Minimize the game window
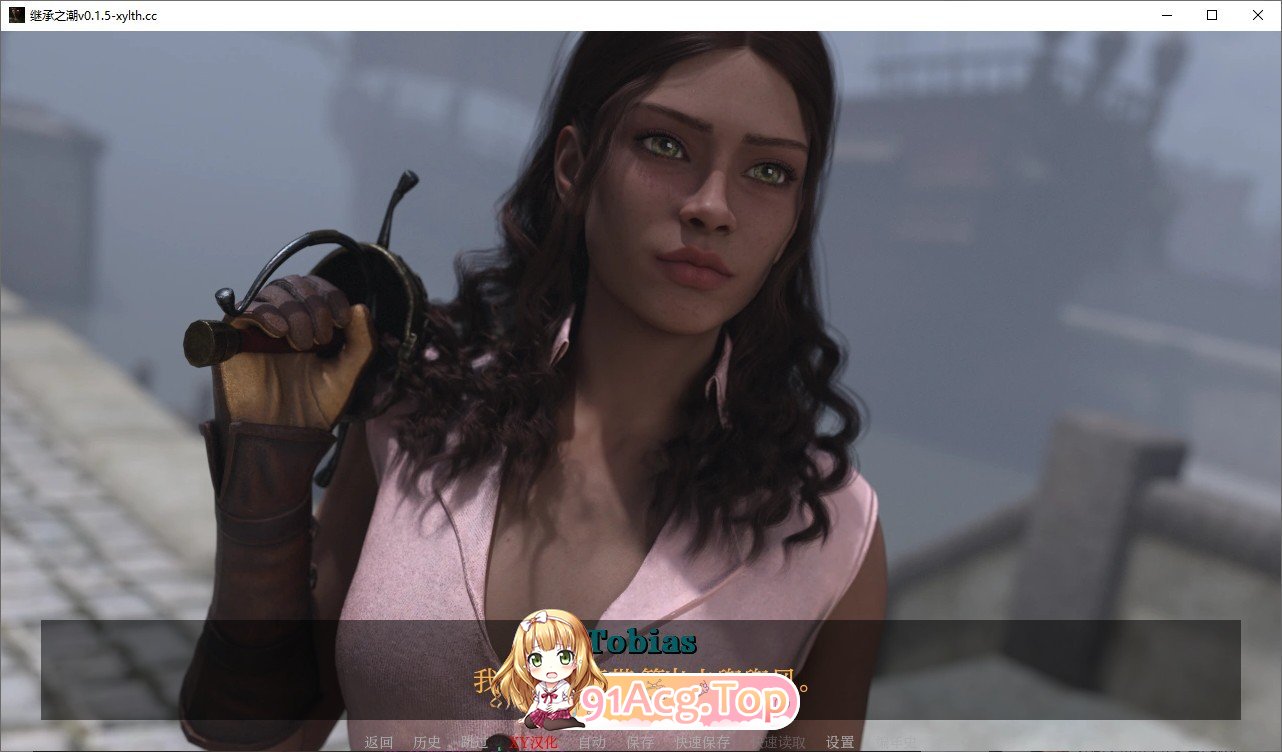The width and height of the screenshot is (1282, 752). pyautogui.click(x=1166, y=15)
